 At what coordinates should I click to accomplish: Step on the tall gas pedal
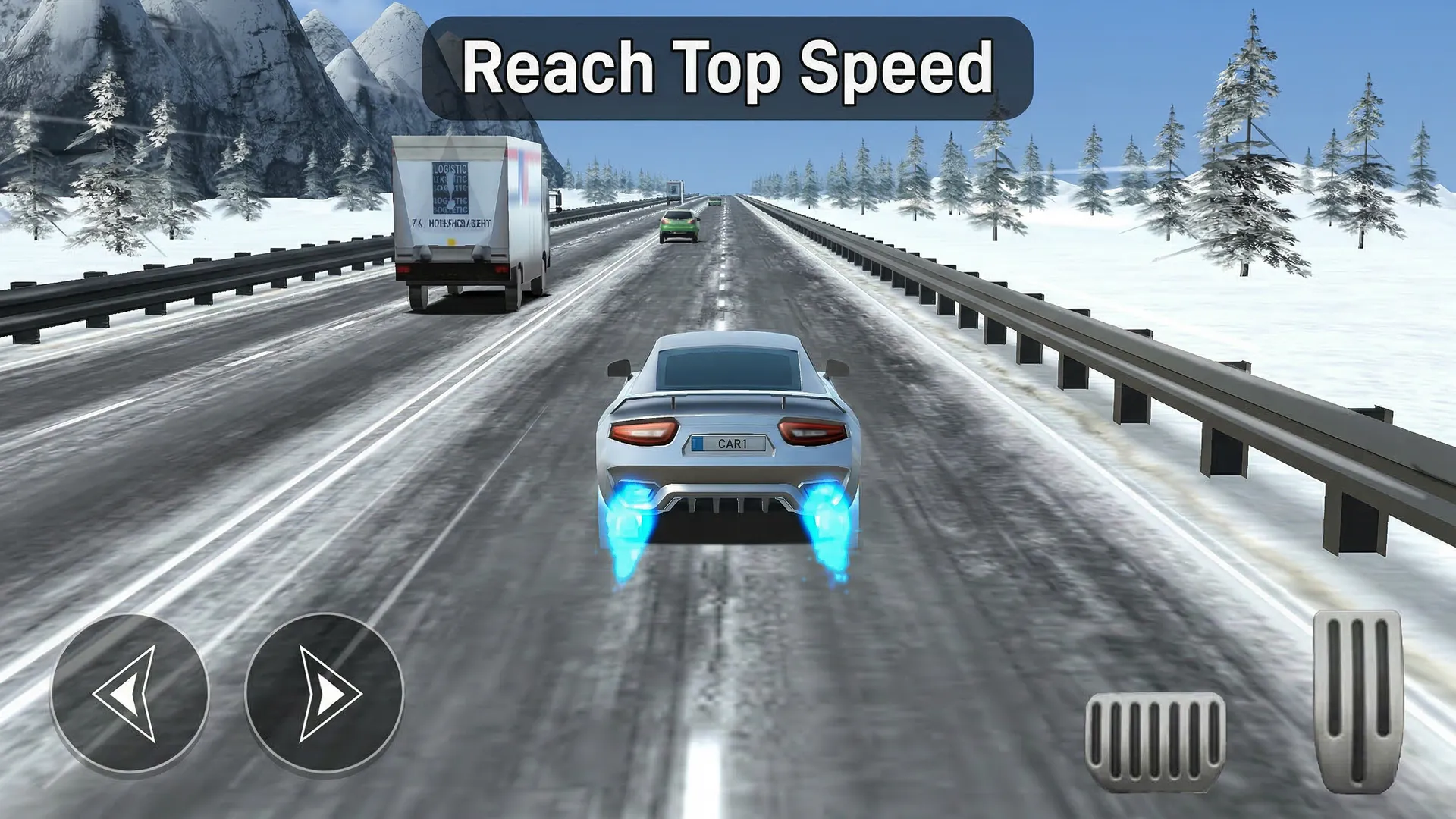pyautogui.click(x=1358, y=701)
